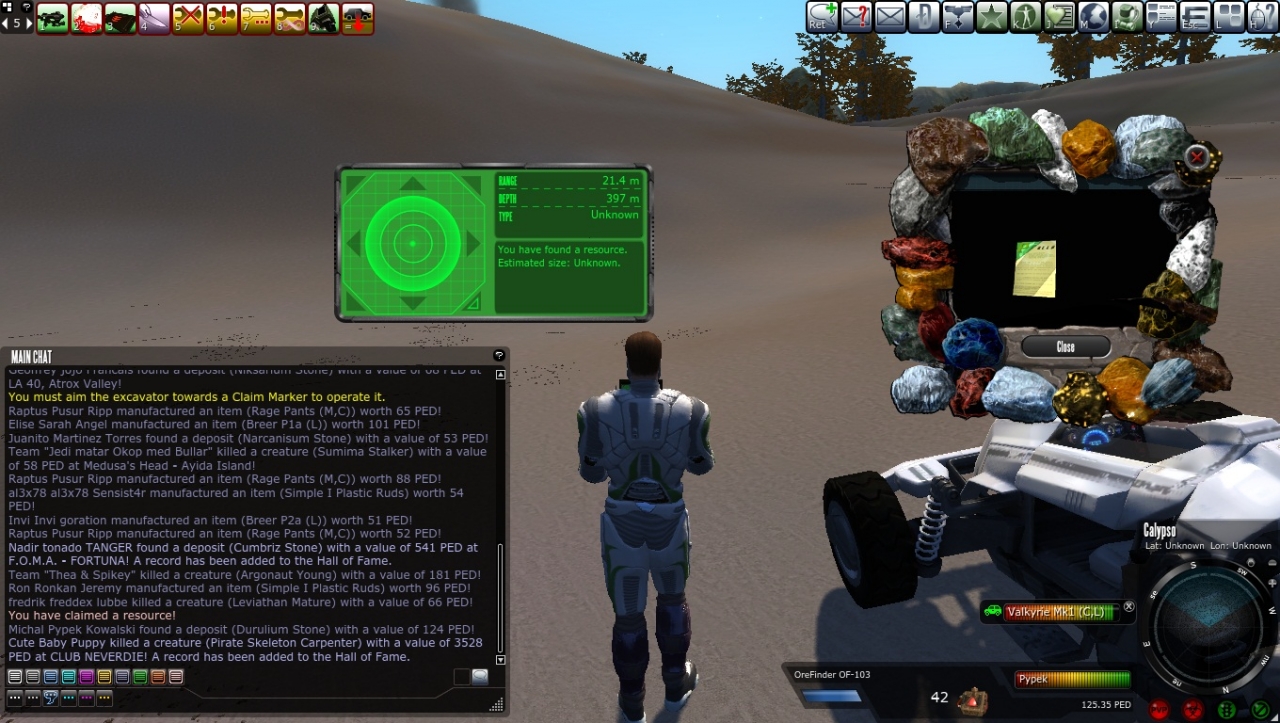Image resolution: width=1280 pixels, height=723 pixels.
Task: Close the Valkyrie Mk1 vehicle status tag
Action: [x=1129, y=606]
